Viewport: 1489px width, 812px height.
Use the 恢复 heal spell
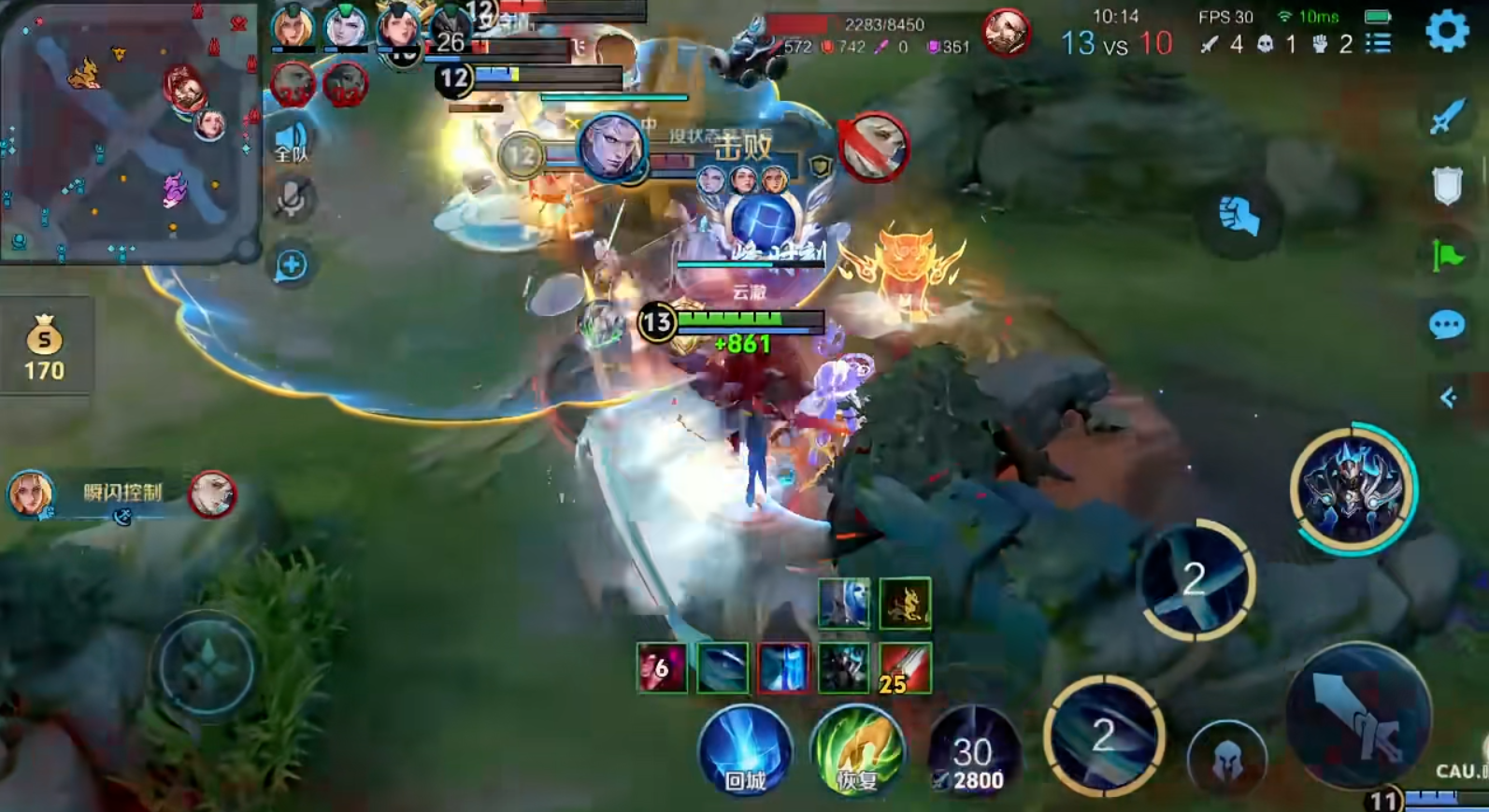[856, 752]
